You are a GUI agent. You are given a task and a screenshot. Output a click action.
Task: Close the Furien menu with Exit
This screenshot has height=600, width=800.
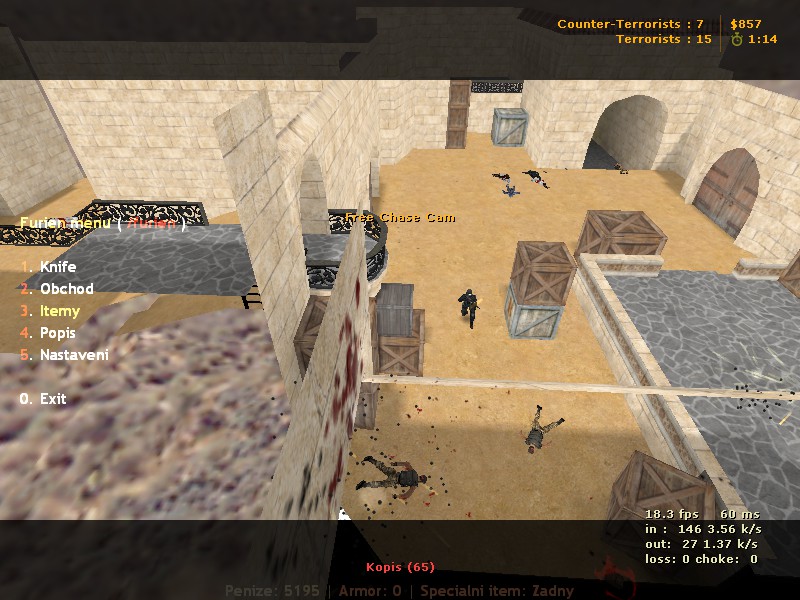(52, 399)
